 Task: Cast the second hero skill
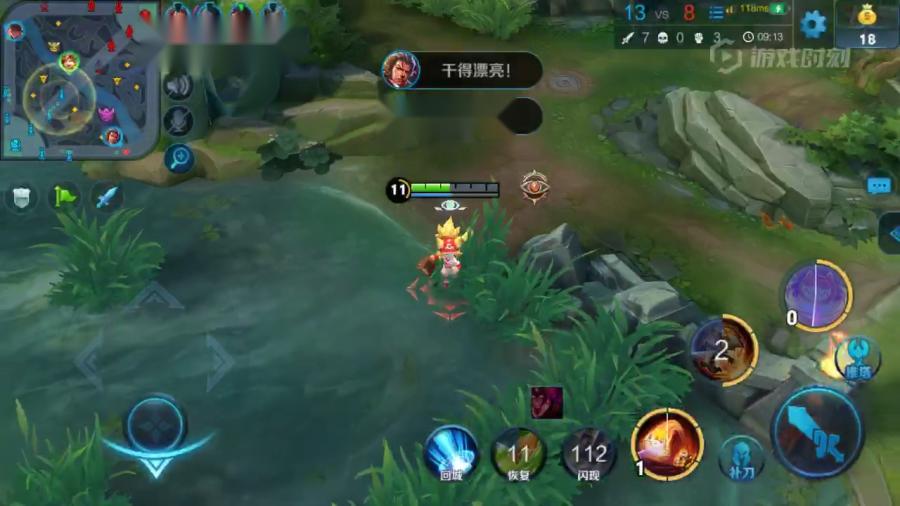click(x=724, y=350)
